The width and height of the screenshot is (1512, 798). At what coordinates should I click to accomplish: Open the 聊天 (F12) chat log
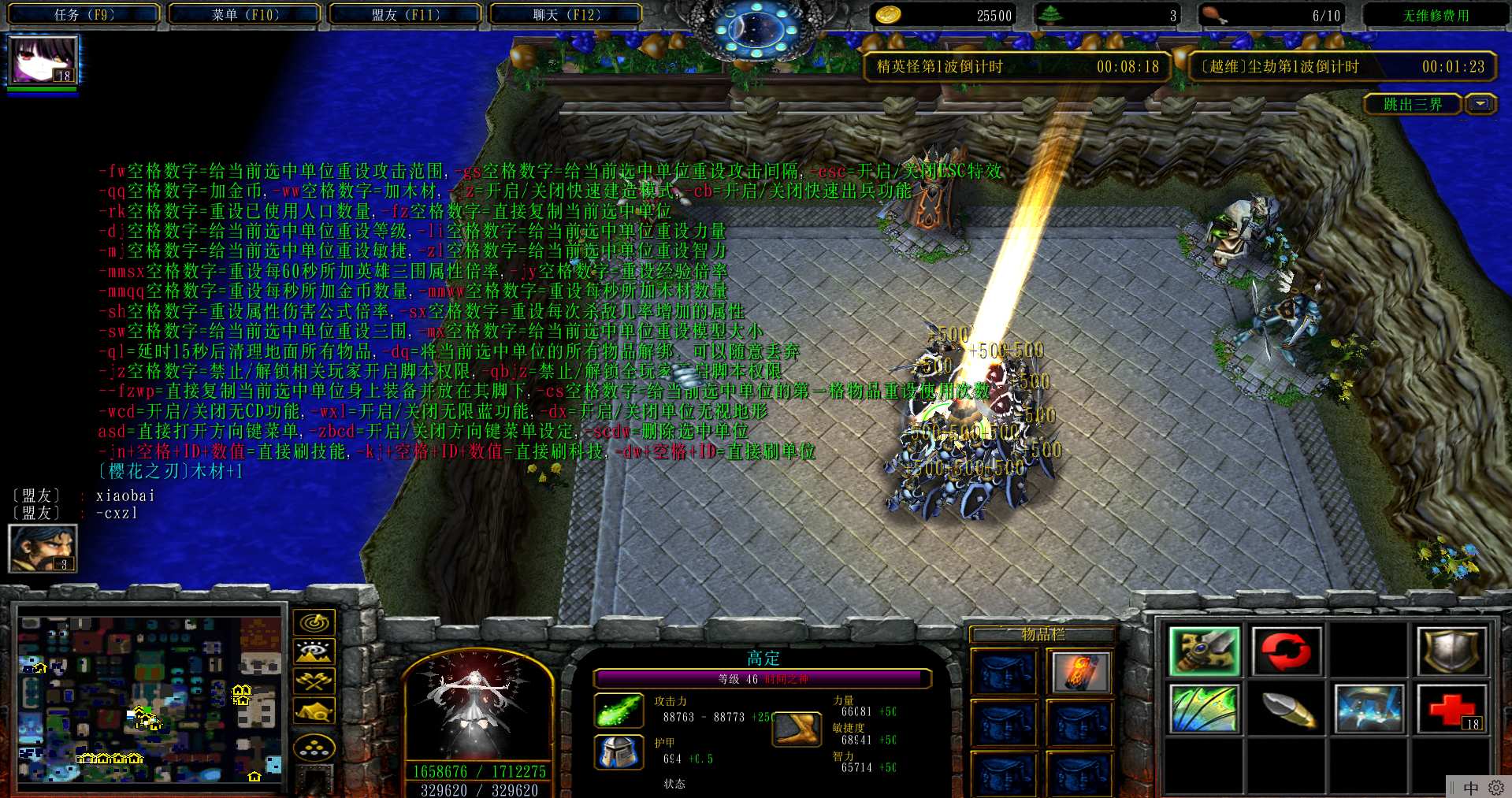[x=566, y=14]
